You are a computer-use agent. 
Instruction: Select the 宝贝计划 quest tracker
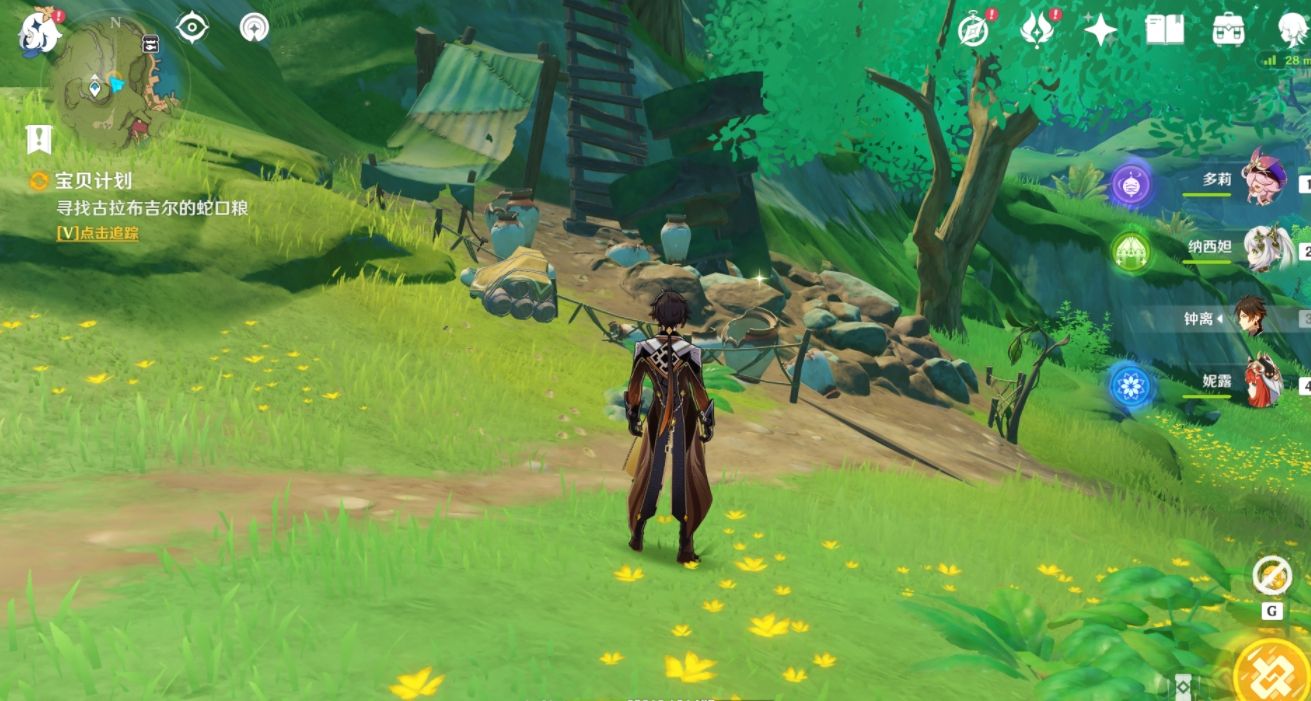(x=94, y=181)
